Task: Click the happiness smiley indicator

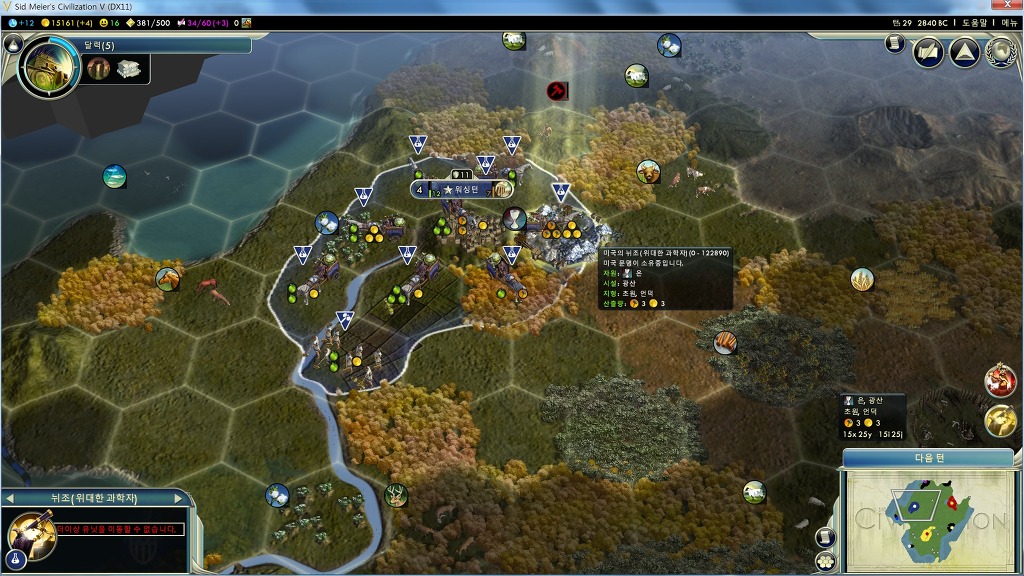Action: point(109,22)
